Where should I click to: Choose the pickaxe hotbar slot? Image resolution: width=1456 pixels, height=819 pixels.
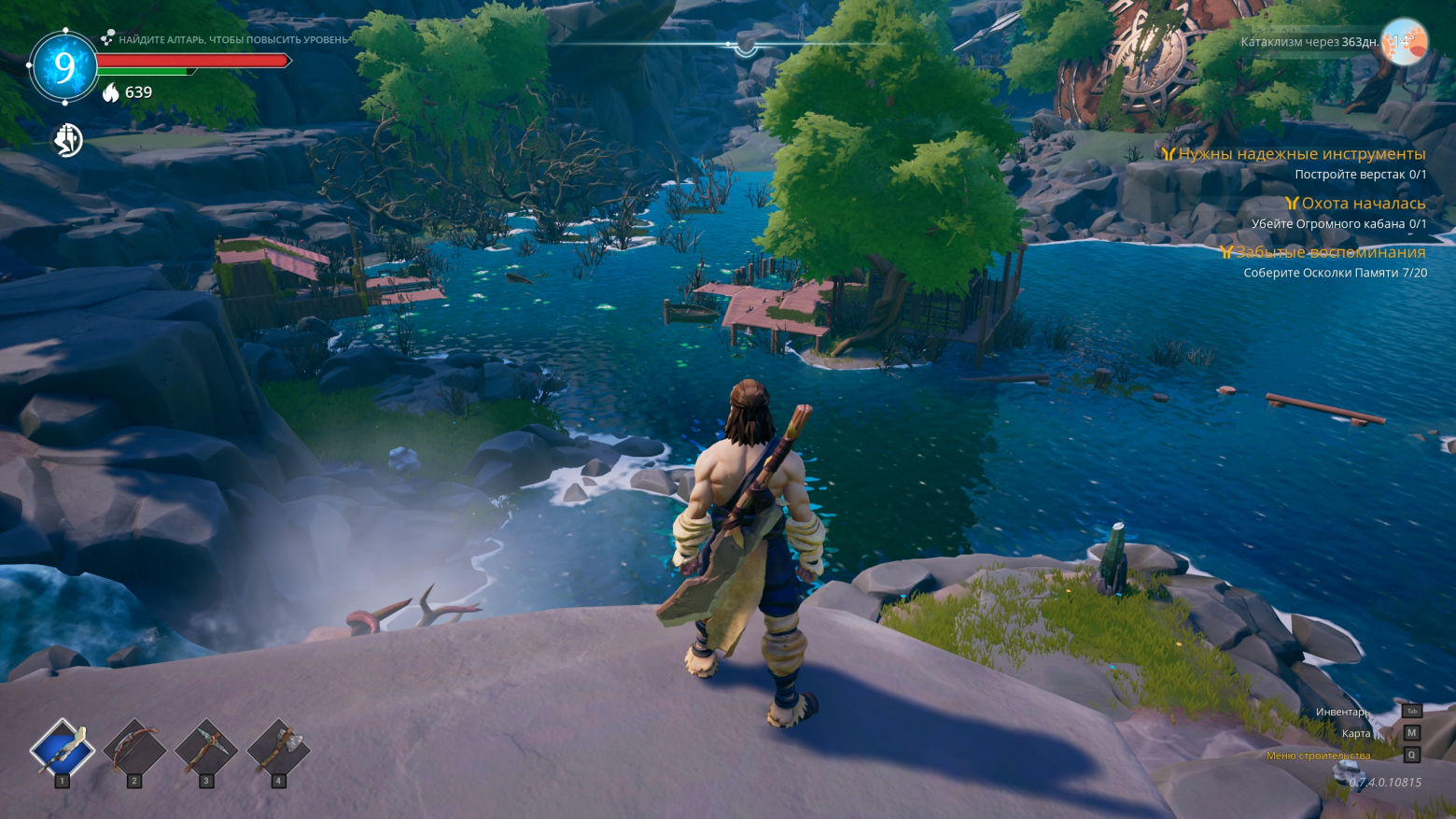205,748
